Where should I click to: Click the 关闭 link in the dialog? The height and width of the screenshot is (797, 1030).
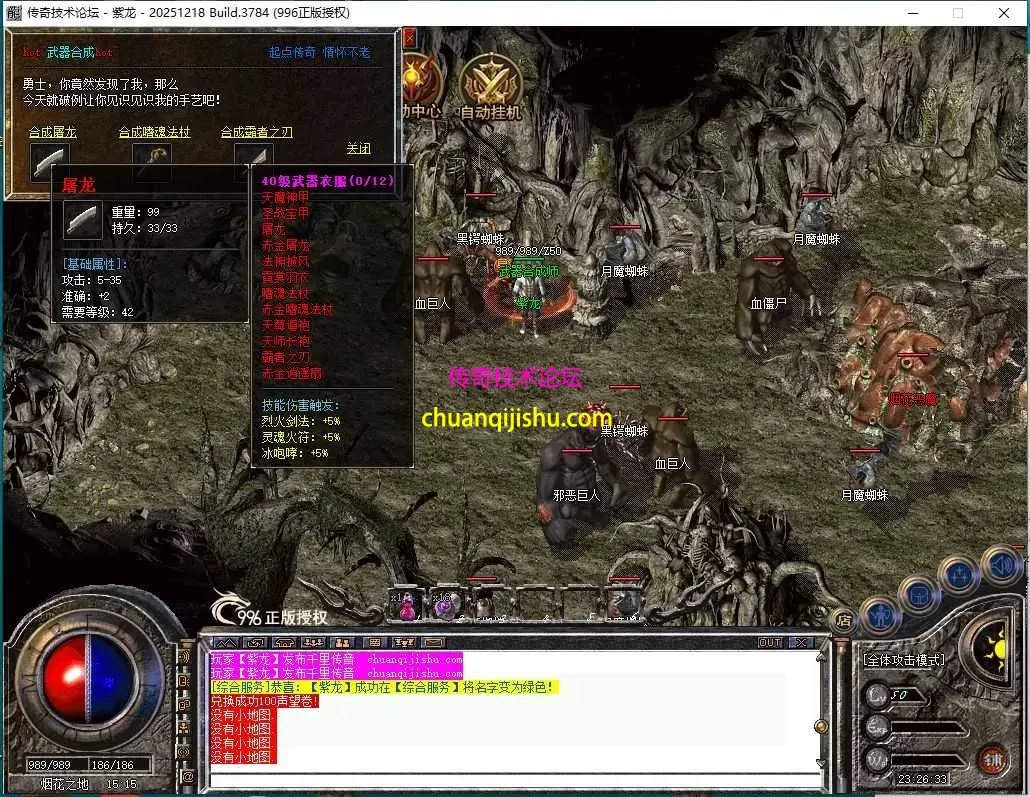coord(358,149)
